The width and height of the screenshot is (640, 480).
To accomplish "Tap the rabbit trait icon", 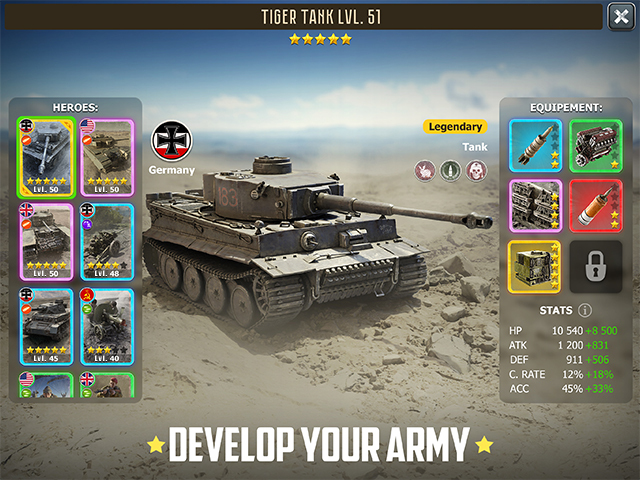I will [x=424, y=170].
